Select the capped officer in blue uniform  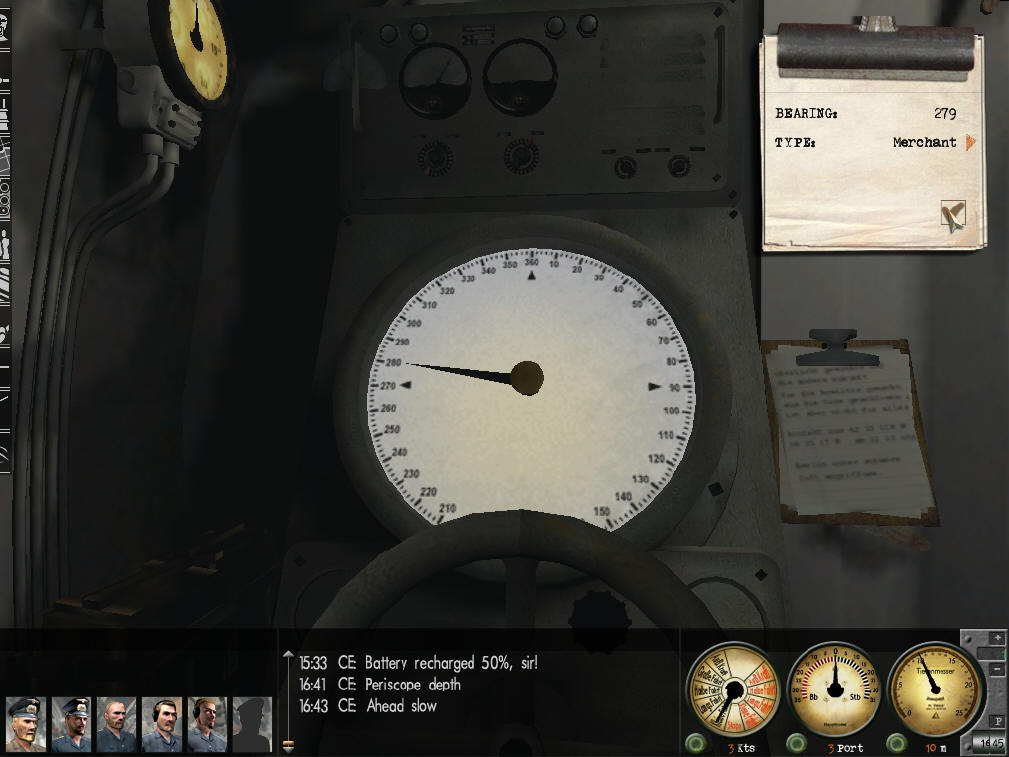coord(71,724)
